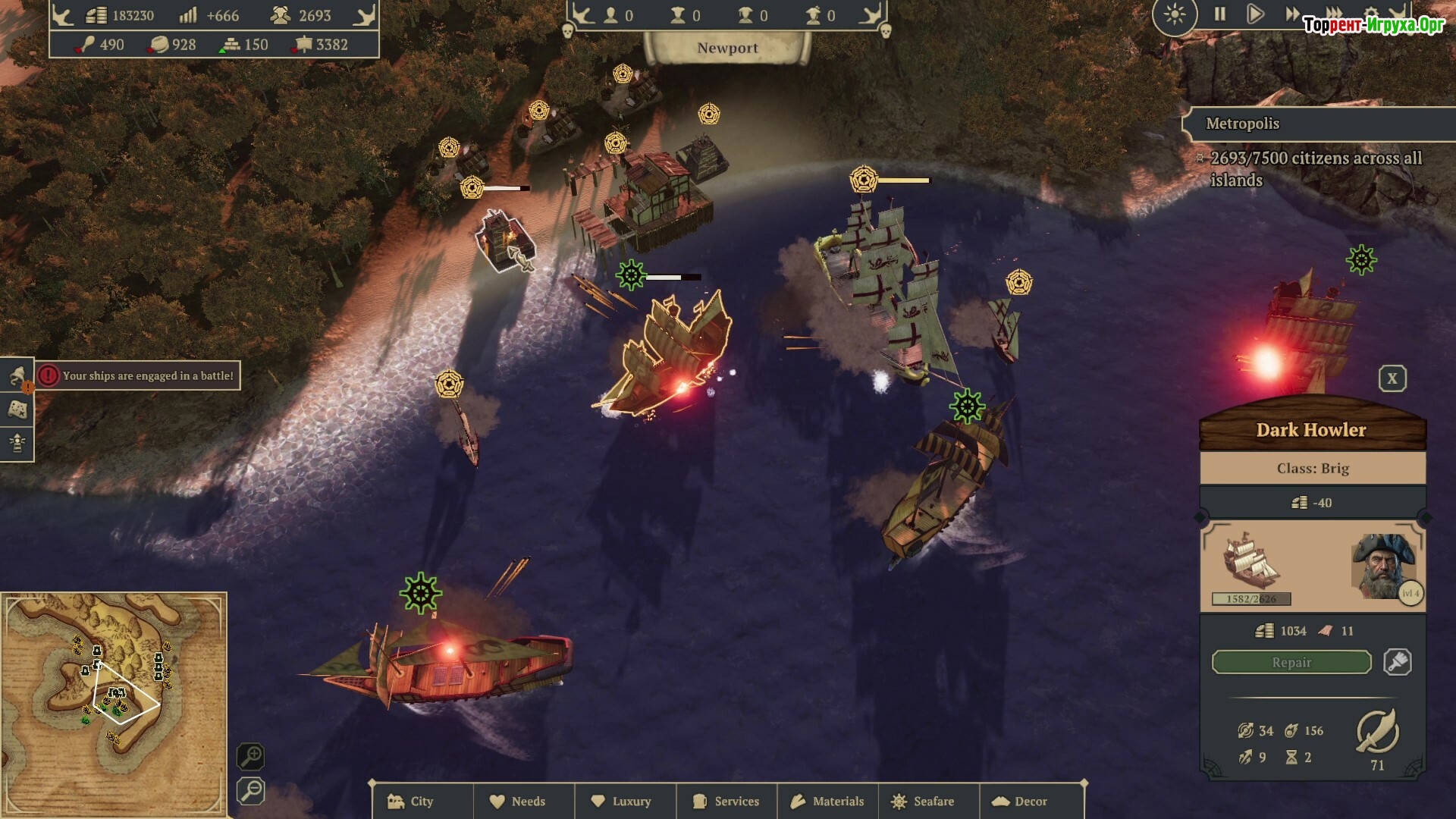
Task: Choose the Seafare tab
Action: (x=928, y=801)
